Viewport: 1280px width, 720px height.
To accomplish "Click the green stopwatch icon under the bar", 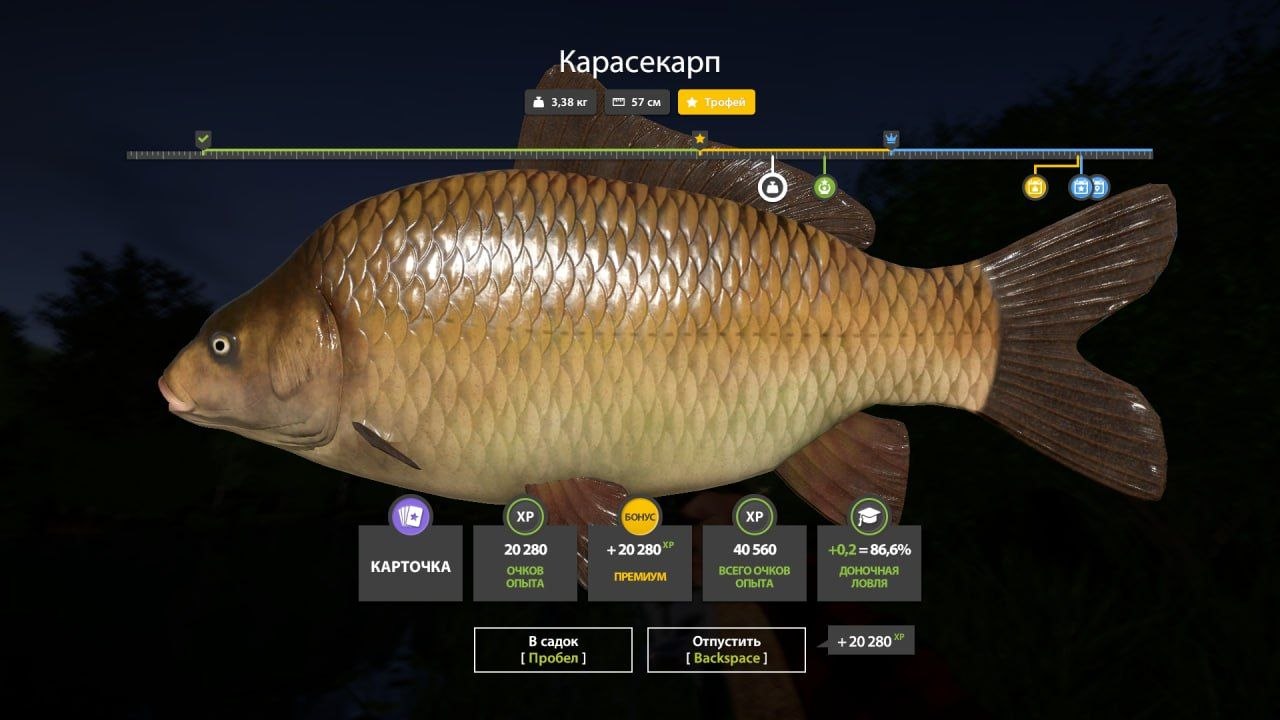I will pyautogui.click(x=825, y=187).
